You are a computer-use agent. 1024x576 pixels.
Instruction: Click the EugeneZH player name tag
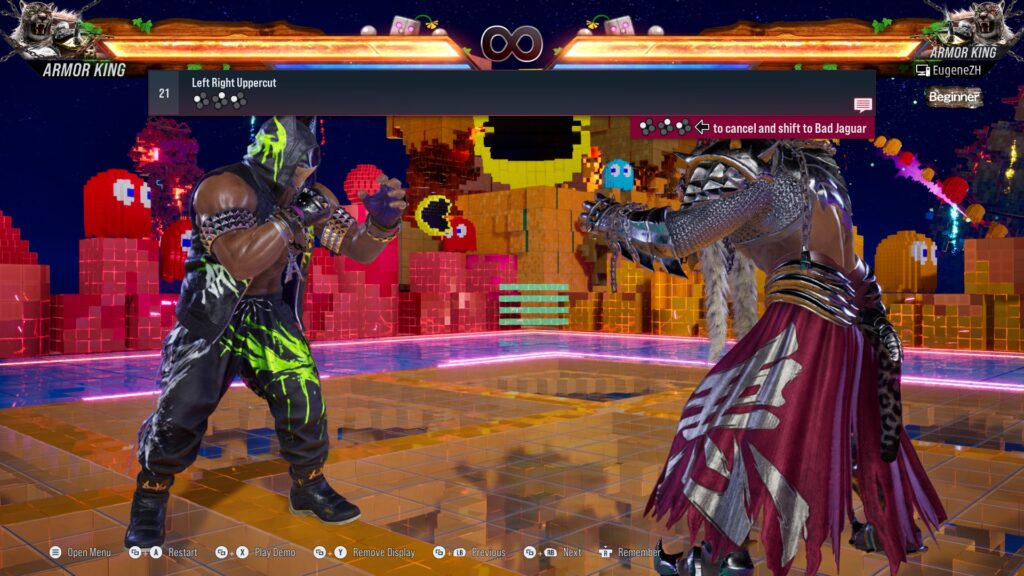tap(958, 70)
